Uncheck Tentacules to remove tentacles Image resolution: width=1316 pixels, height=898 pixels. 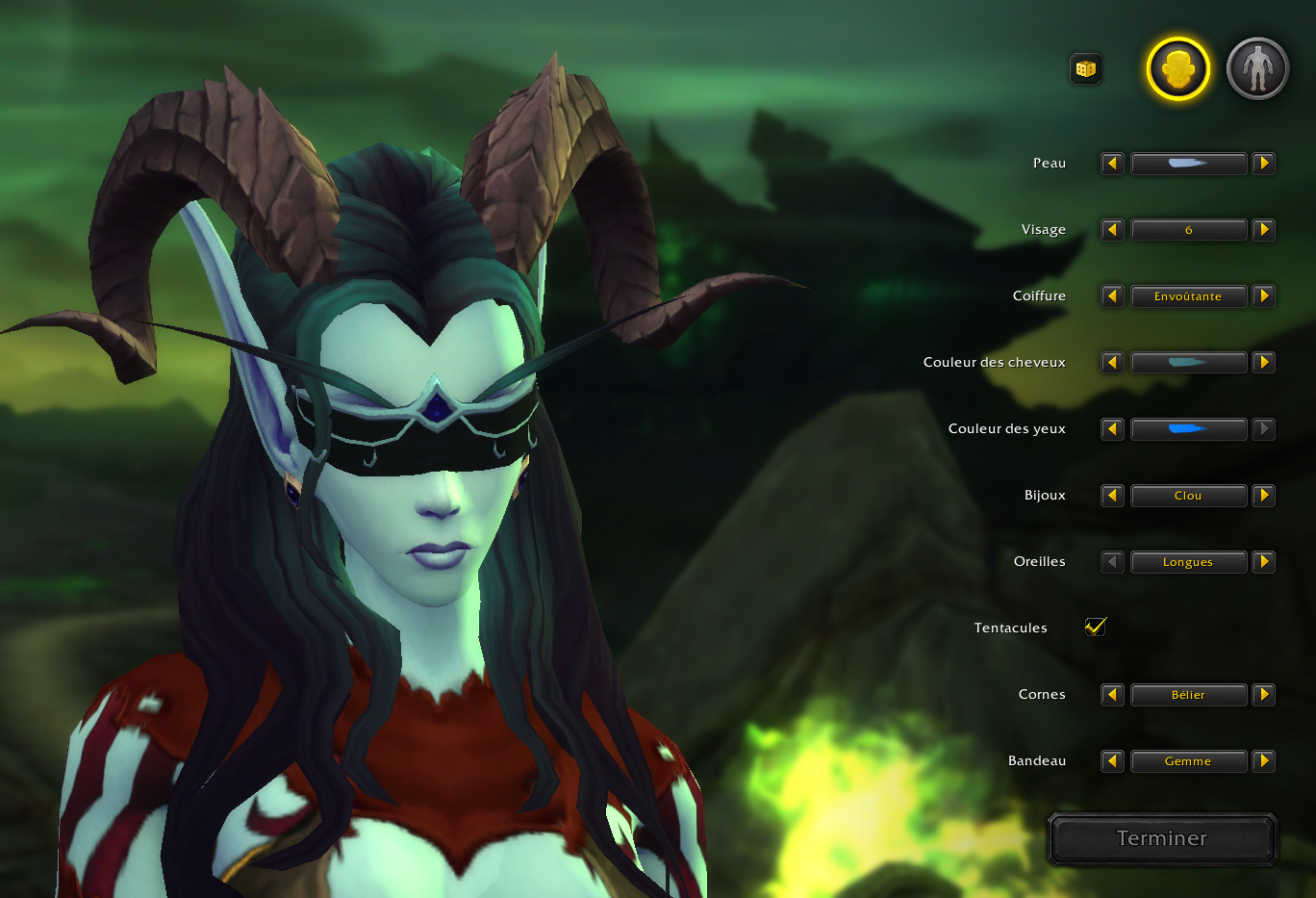[x=1096, y=627]
